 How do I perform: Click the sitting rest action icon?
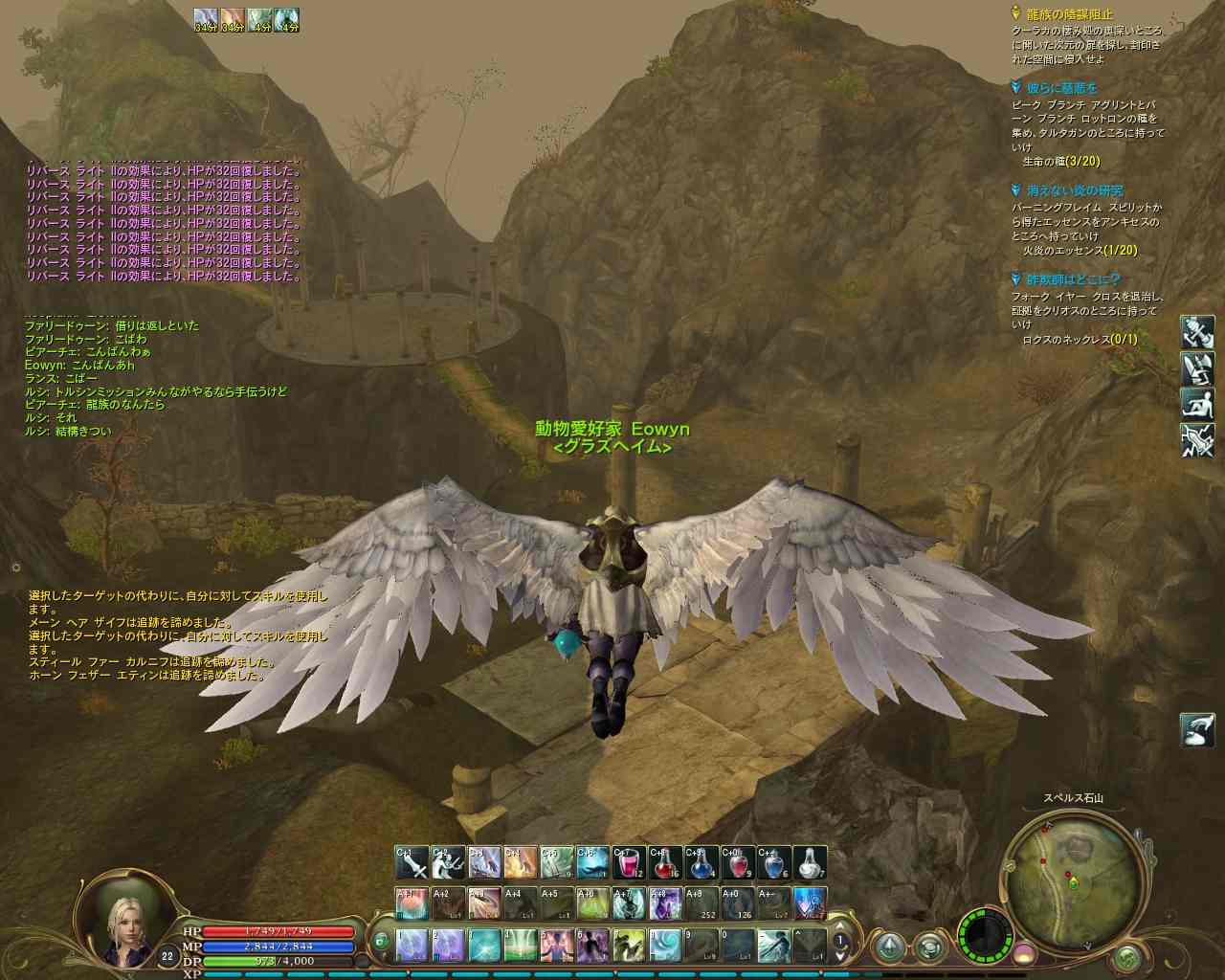coord(1197,404)
